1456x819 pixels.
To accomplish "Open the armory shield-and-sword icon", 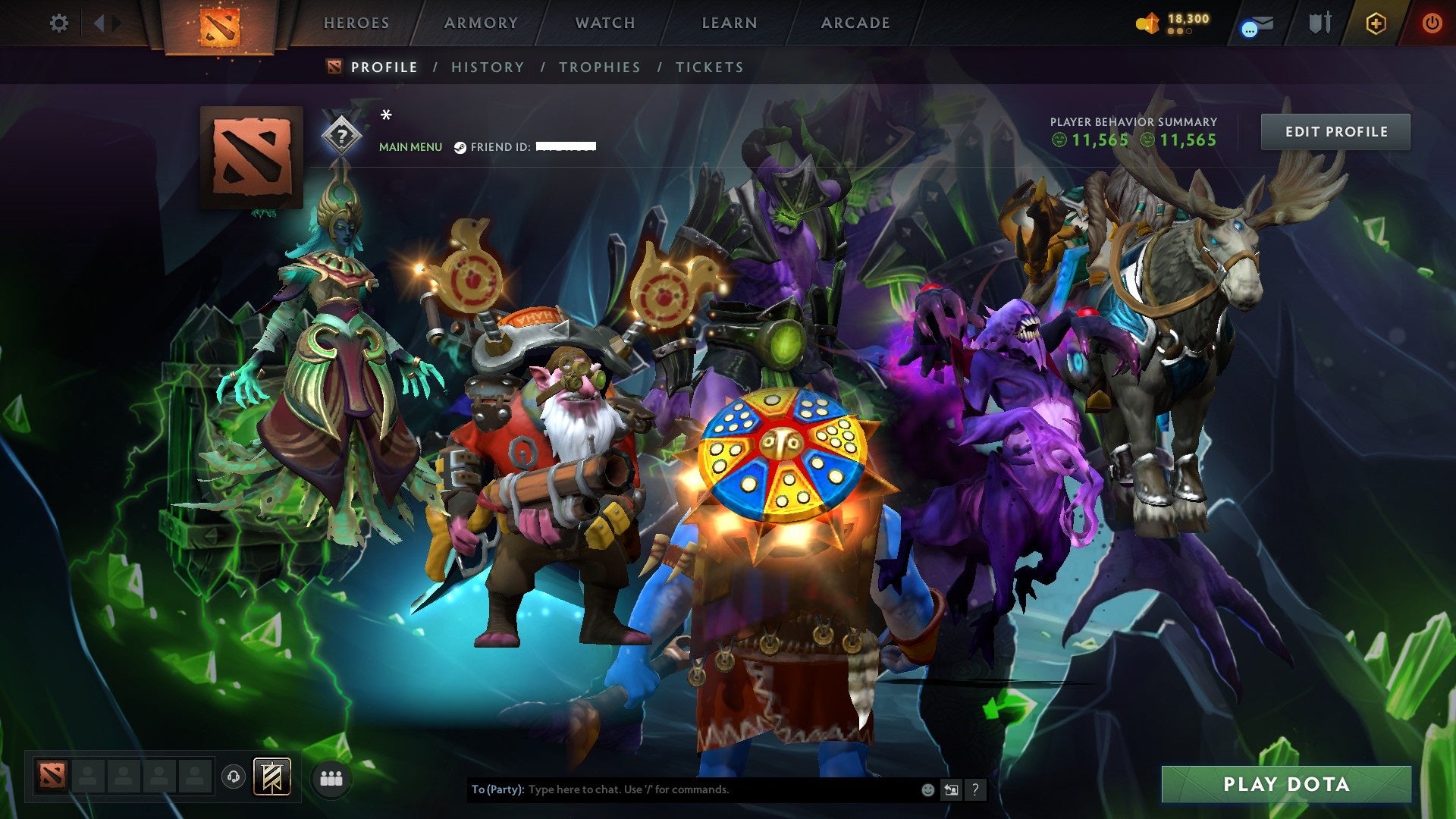I will (x=1319, y=23).
